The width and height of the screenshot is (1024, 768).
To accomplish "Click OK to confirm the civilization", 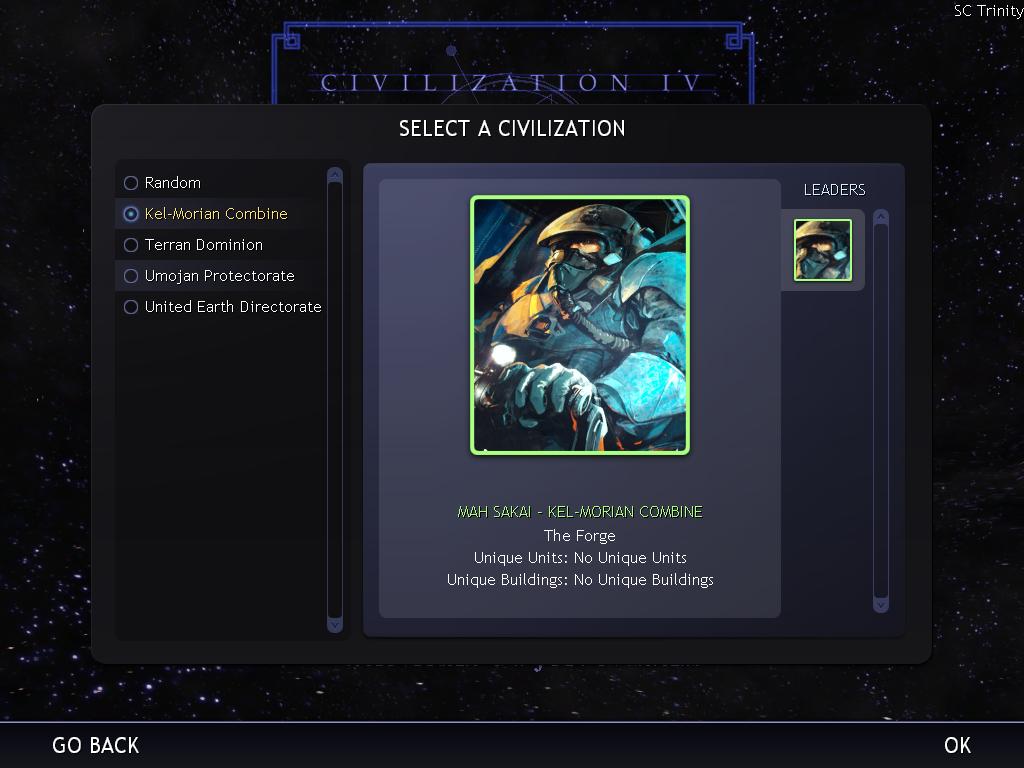I will point(957,745).
